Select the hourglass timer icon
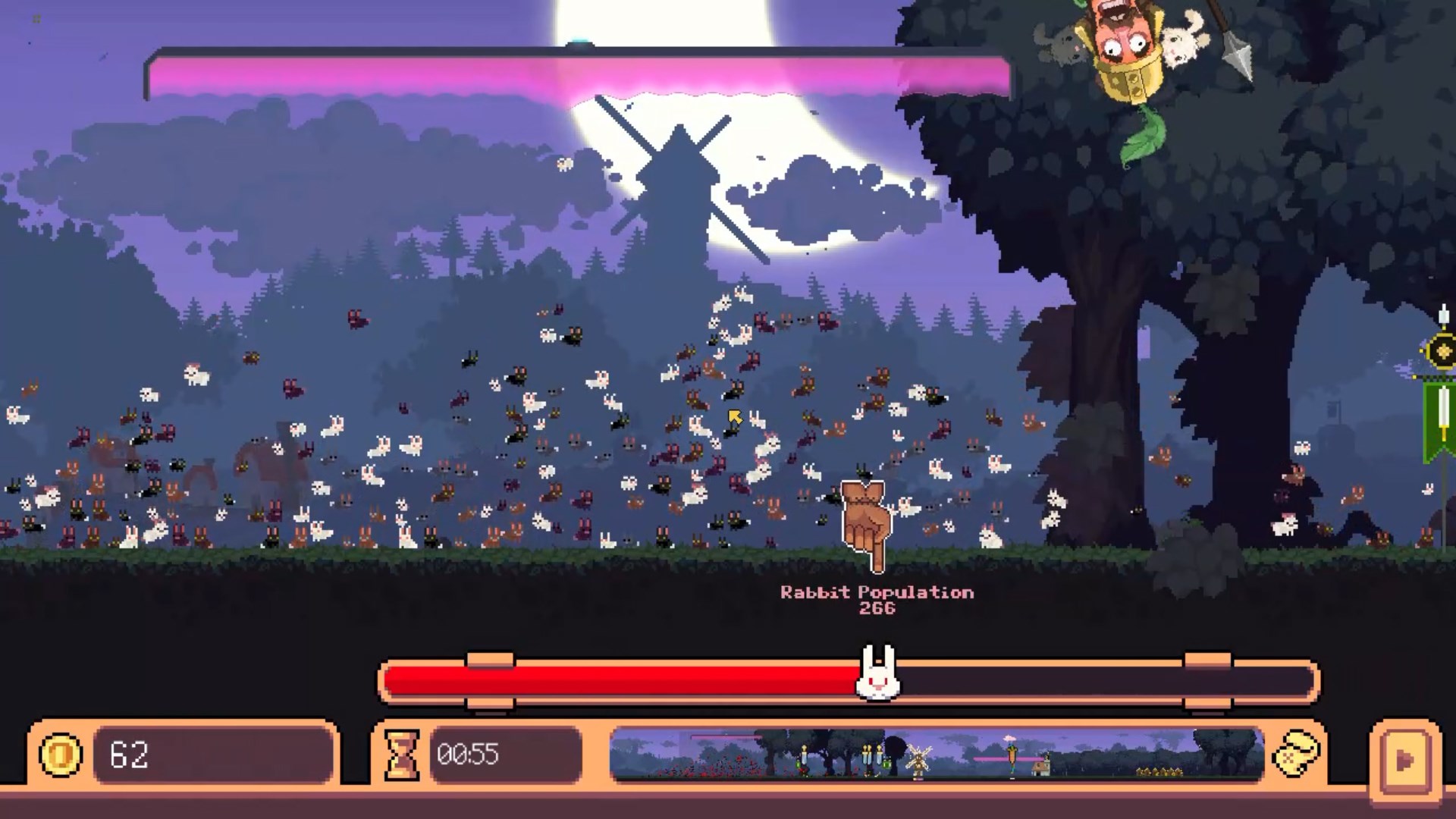Screen dimensions: 1456x819 tap(403, 755)
